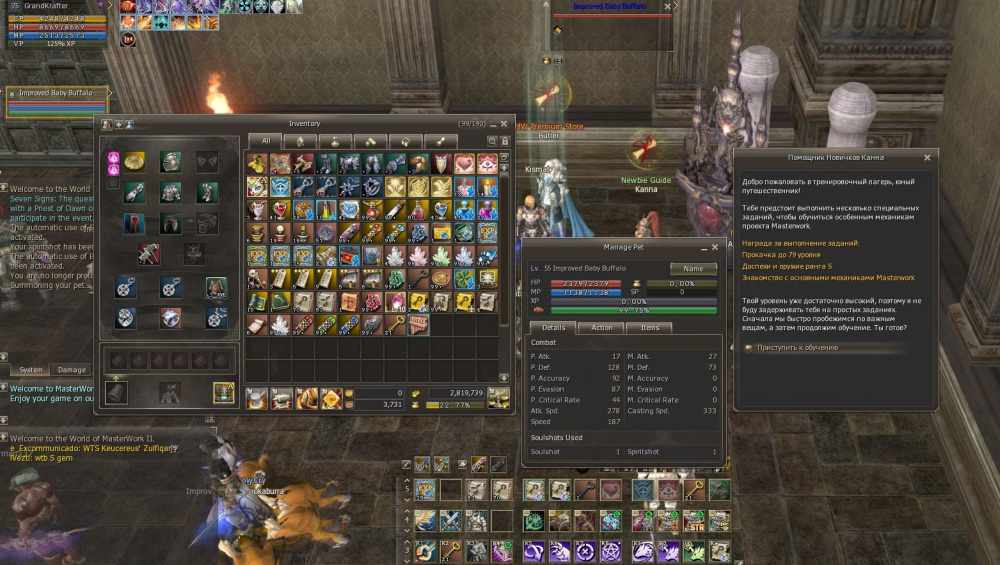
Task: Minimize the Manage Pet window
Action: coord(702,246)
